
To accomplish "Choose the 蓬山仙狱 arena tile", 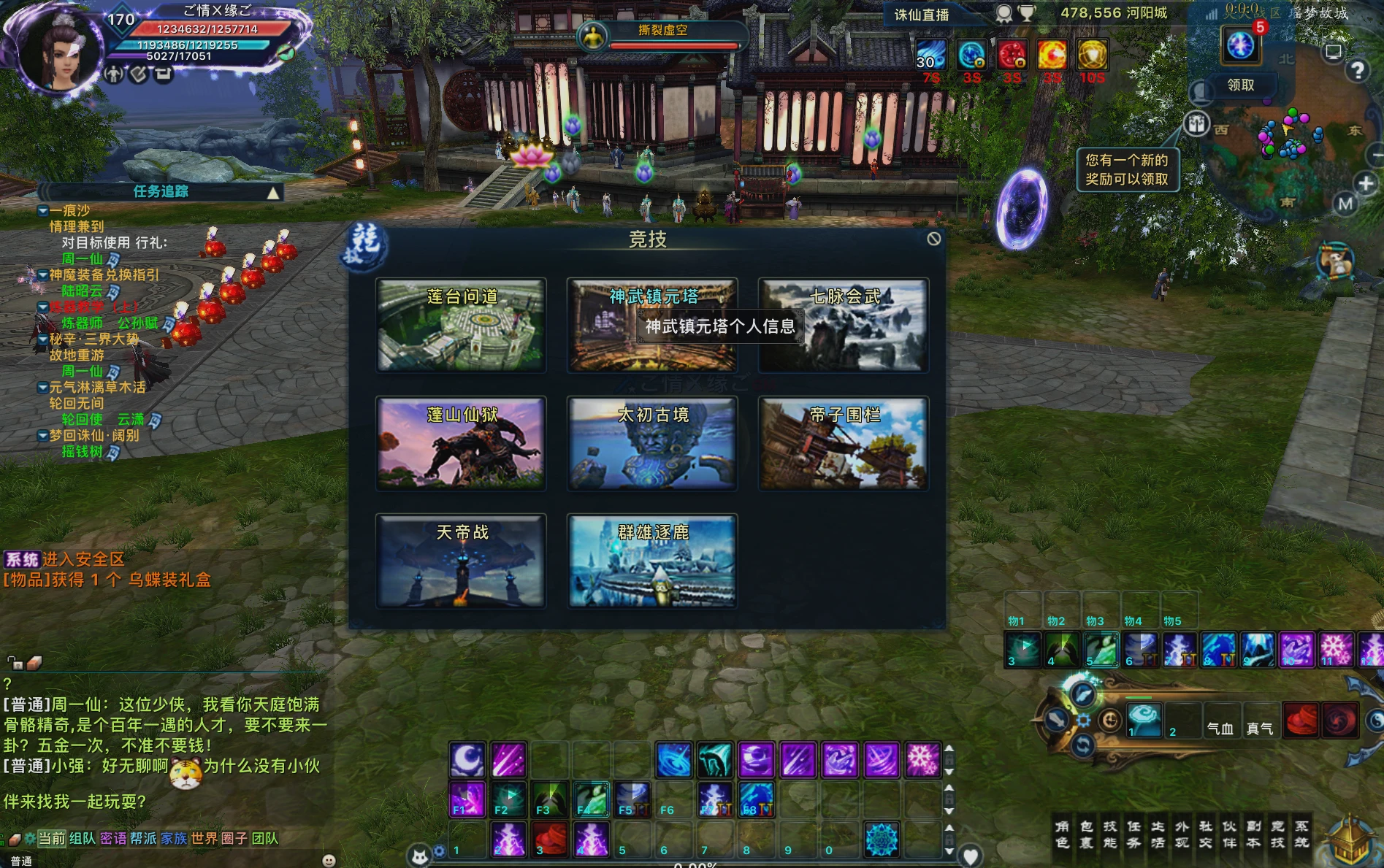I will coord(461,443).
